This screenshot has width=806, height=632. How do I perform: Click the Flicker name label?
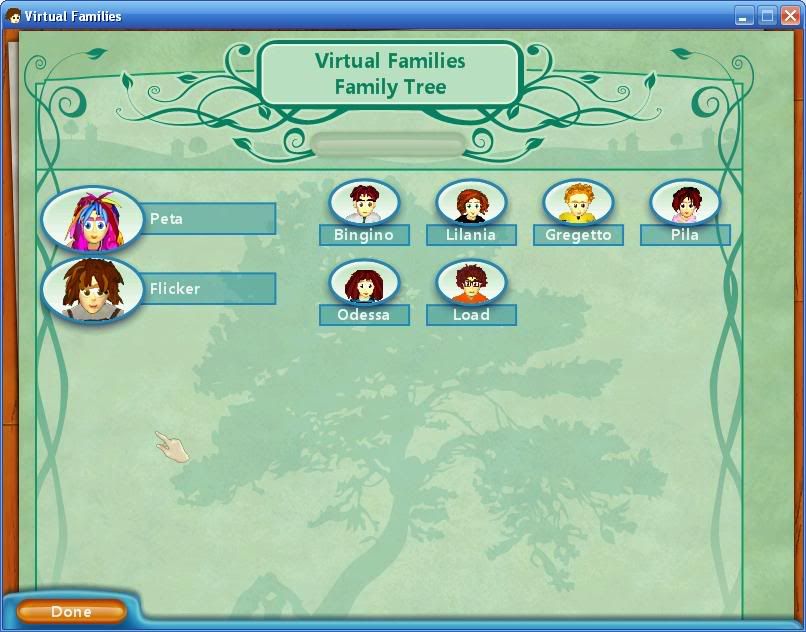[x=210, y=289]
